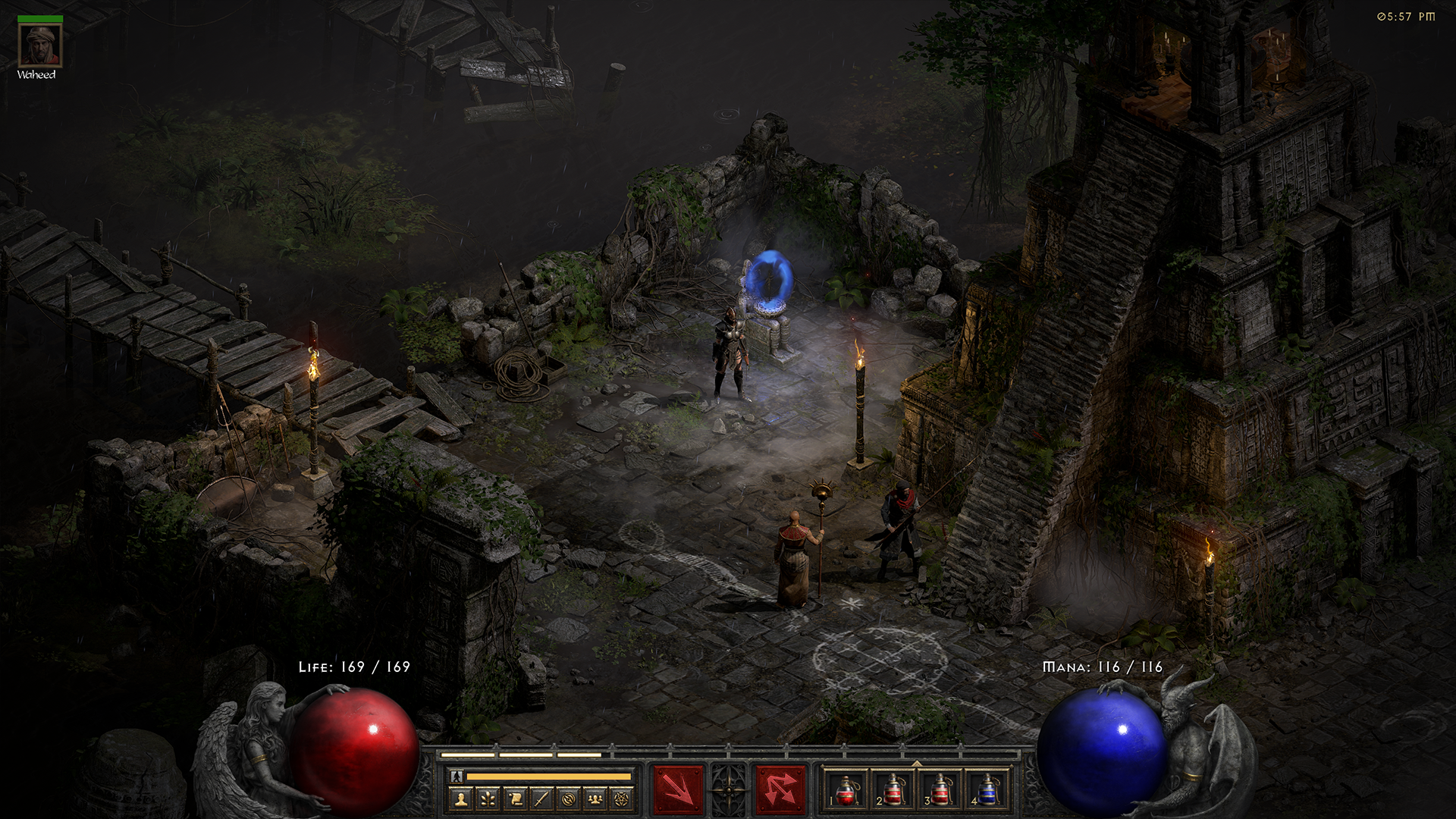Expand the belt with the small up arrow
This screenshot has width=1456, height=819.
917,763
